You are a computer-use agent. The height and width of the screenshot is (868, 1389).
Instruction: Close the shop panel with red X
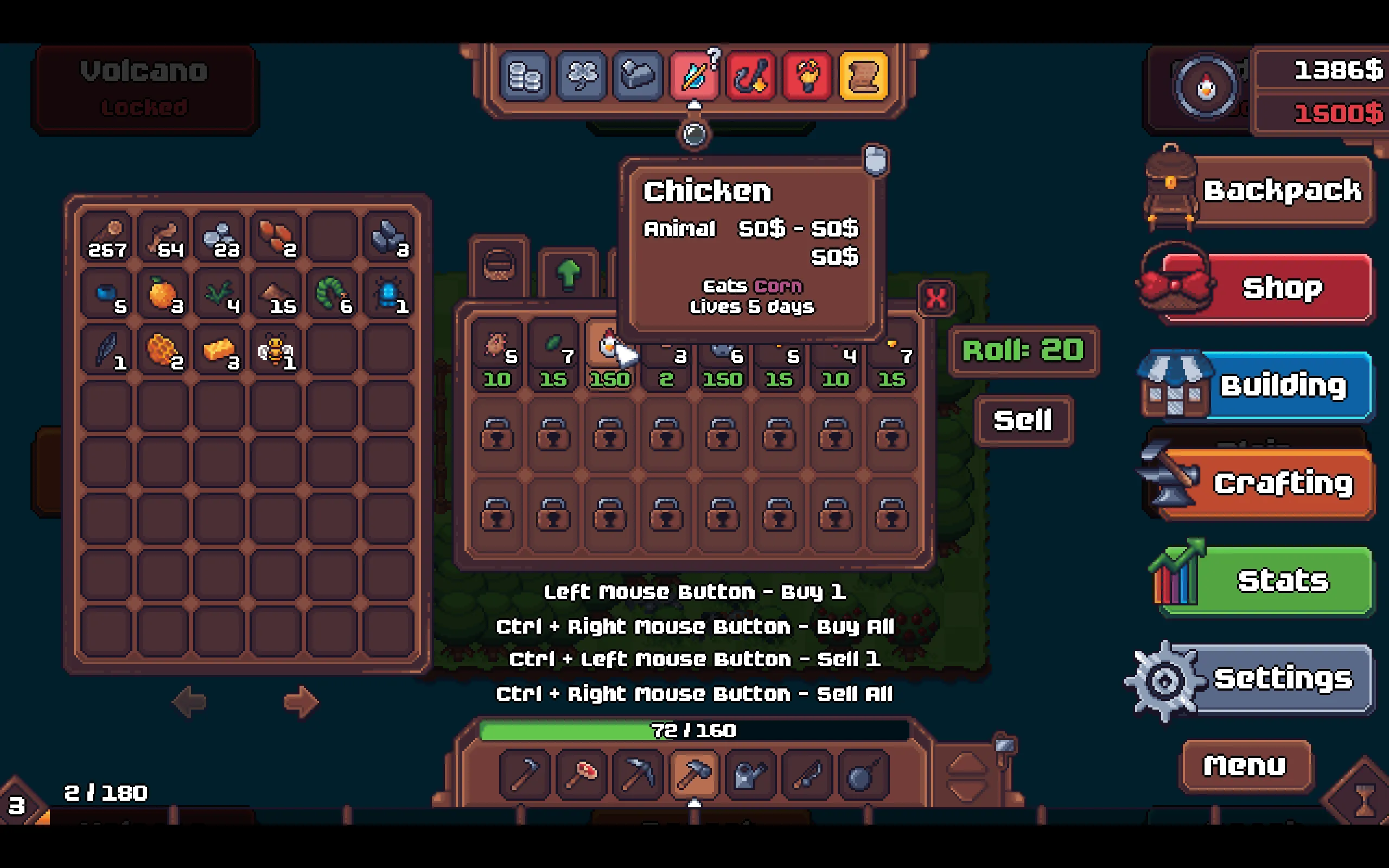coord(936,298)
